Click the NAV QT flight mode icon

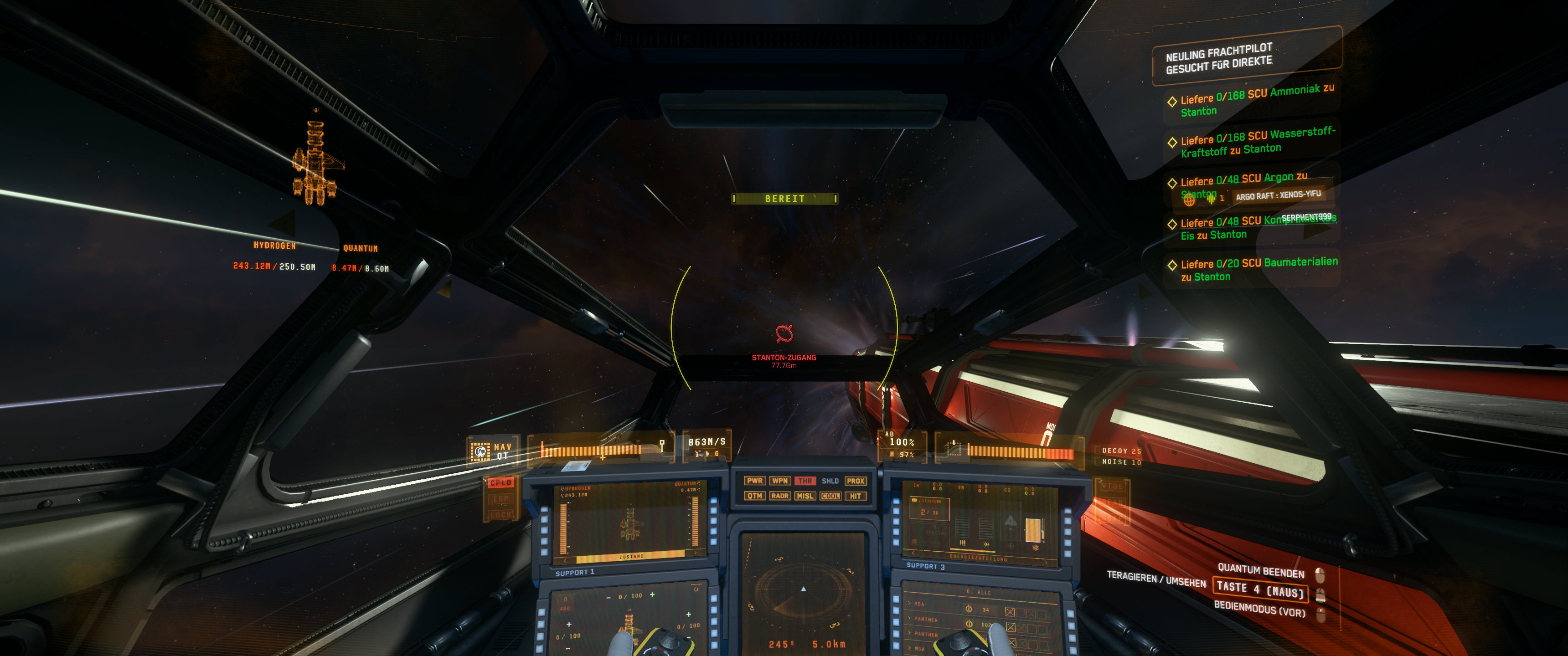pos(480,451)
